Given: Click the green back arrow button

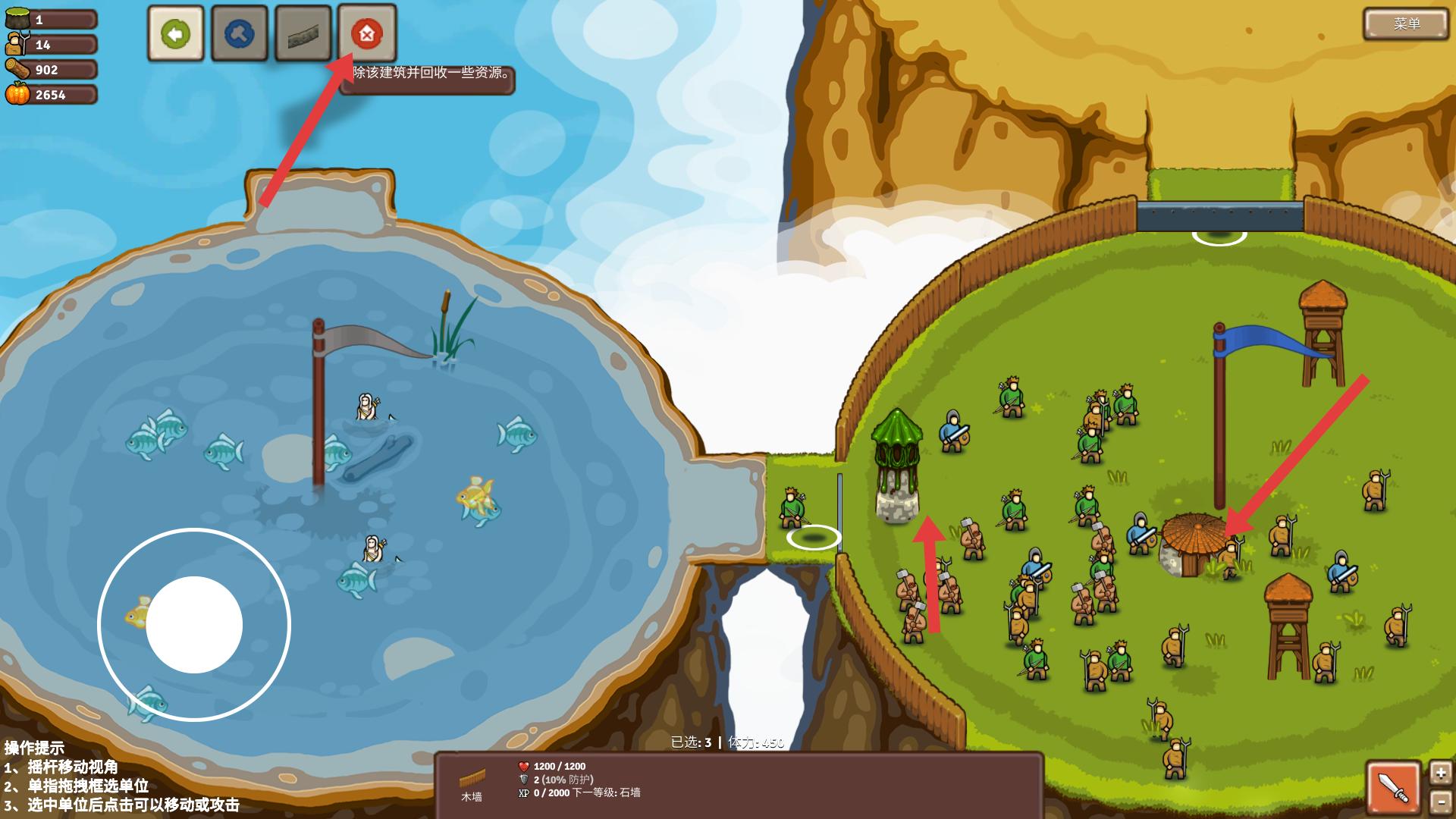Looking at the screenshot, I should tap(176, 33).
